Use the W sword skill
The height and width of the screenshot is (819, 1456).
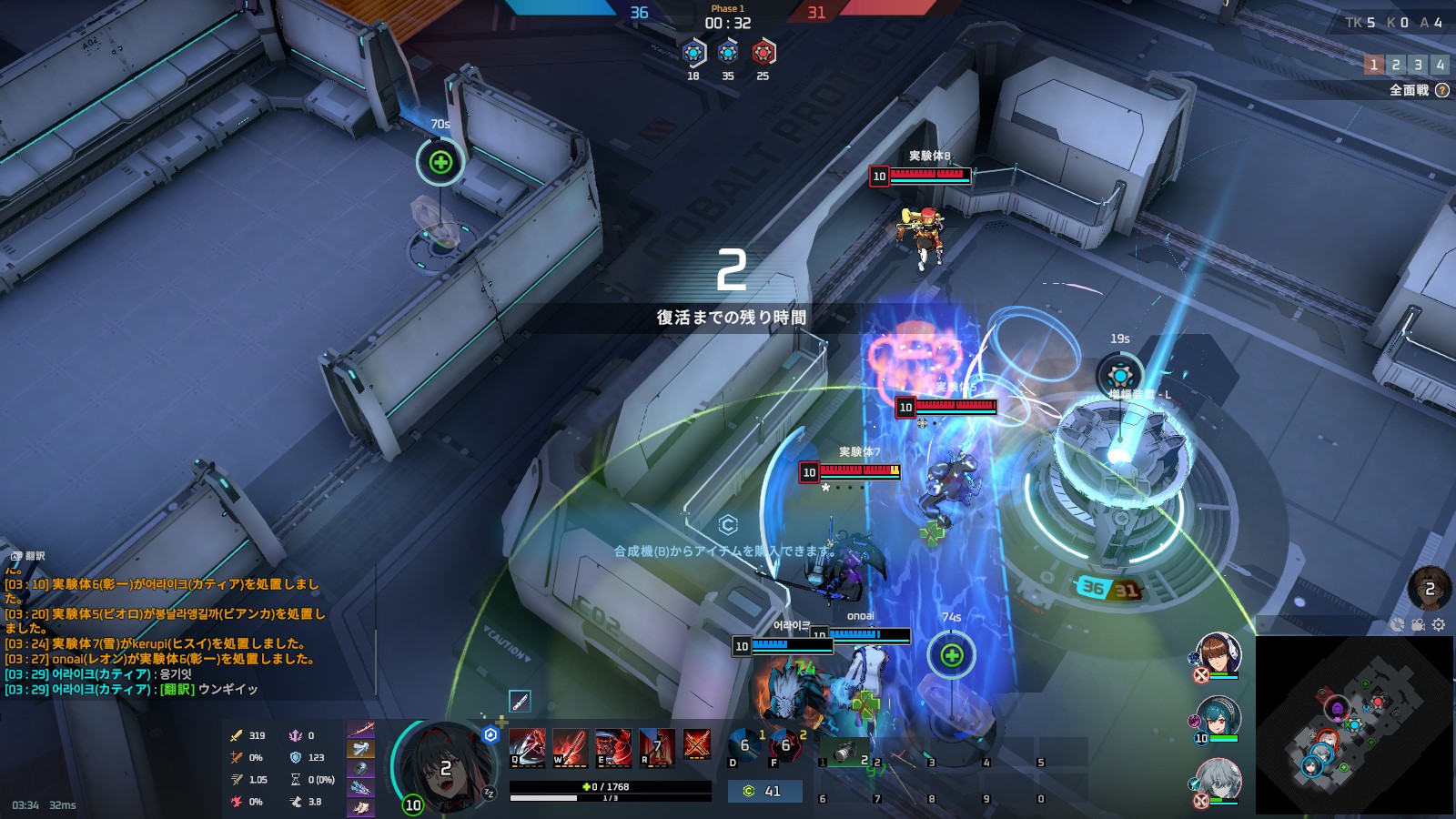click(x=570, y=747)
